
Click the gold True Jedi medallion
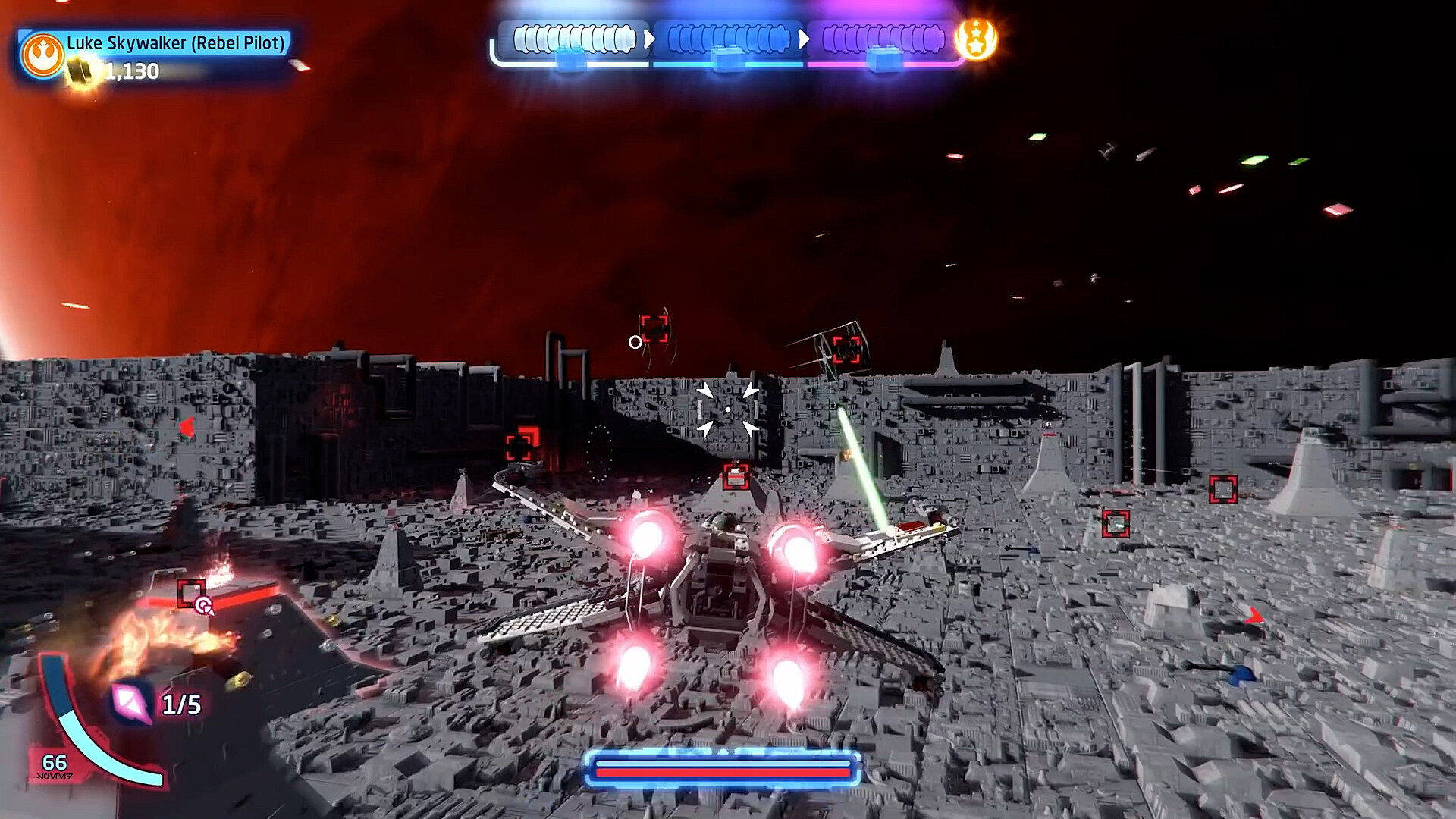coord(976,40)
